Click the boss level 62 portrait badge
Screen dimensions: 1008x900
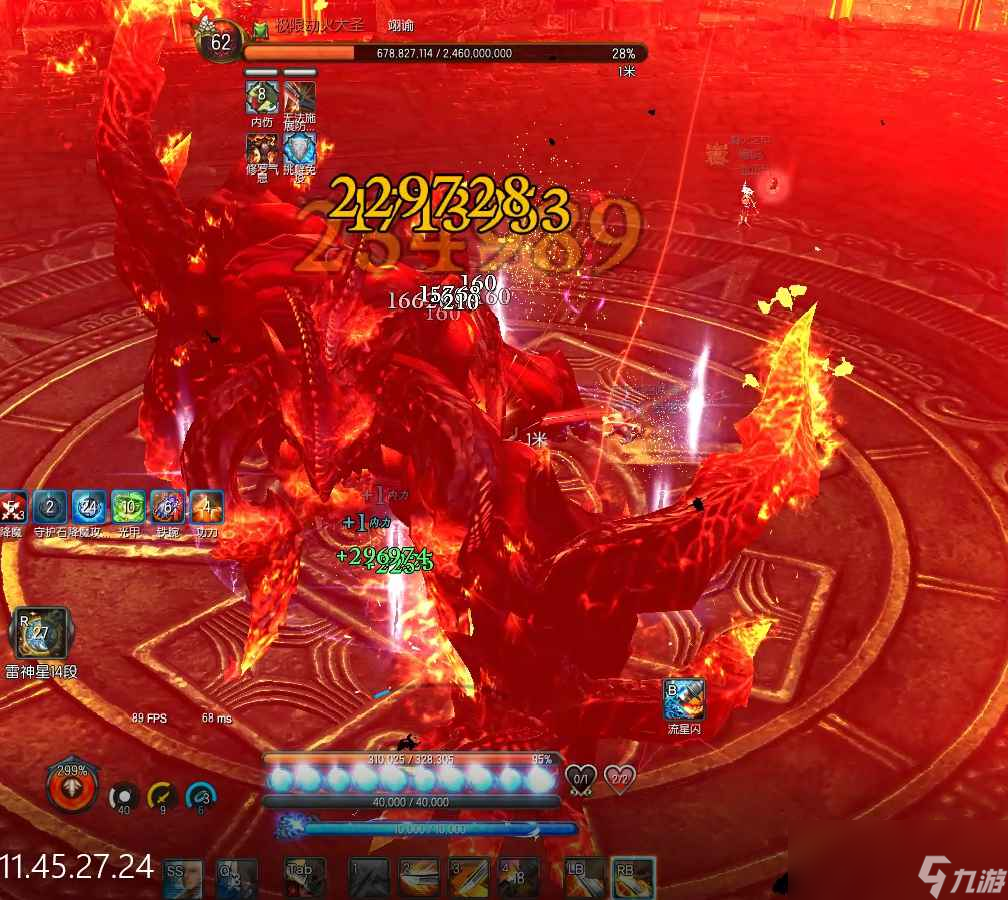[220, 42]
